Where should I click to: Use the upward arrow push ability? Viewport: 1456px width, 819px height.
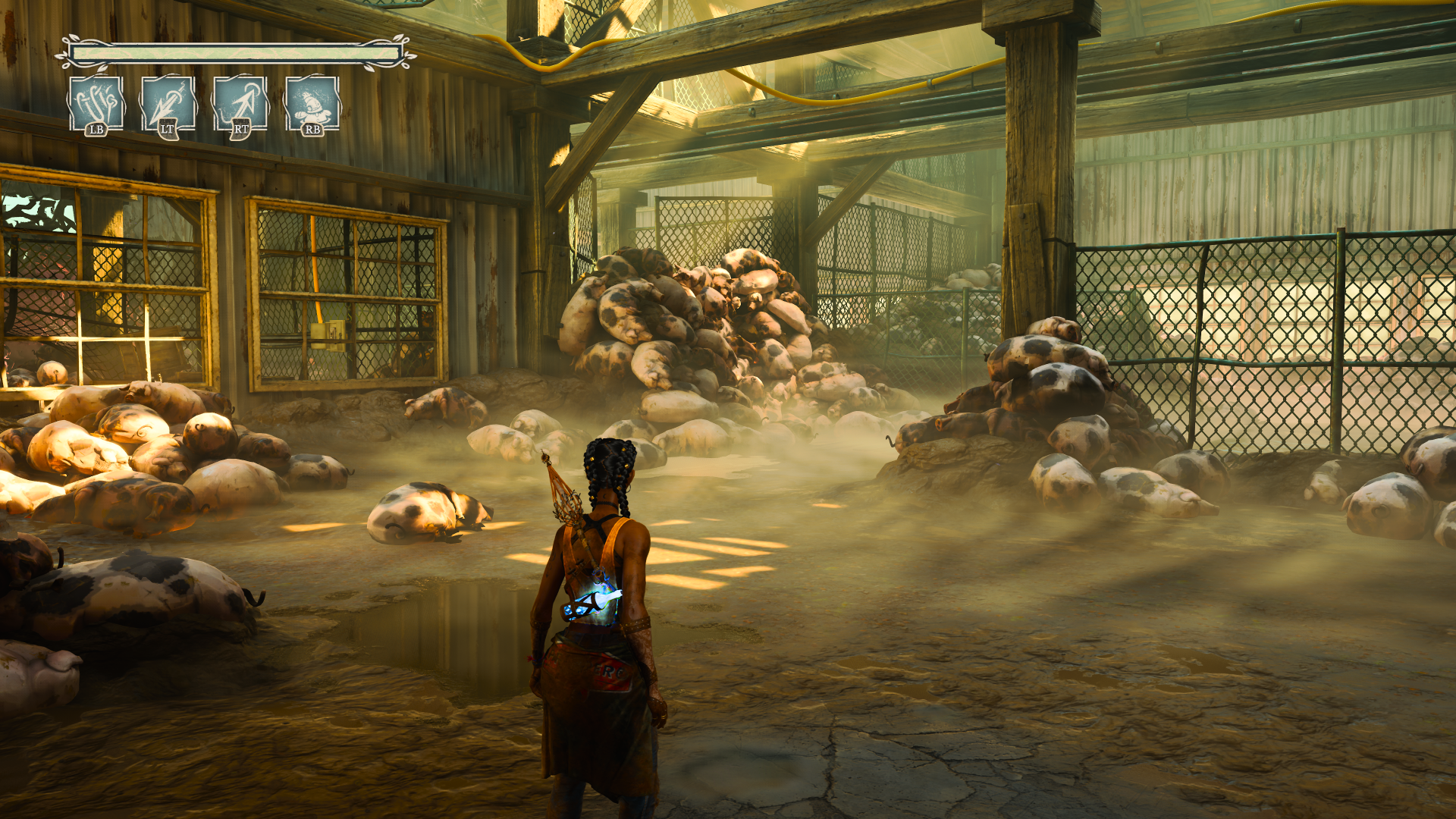[x=240, y=105]
